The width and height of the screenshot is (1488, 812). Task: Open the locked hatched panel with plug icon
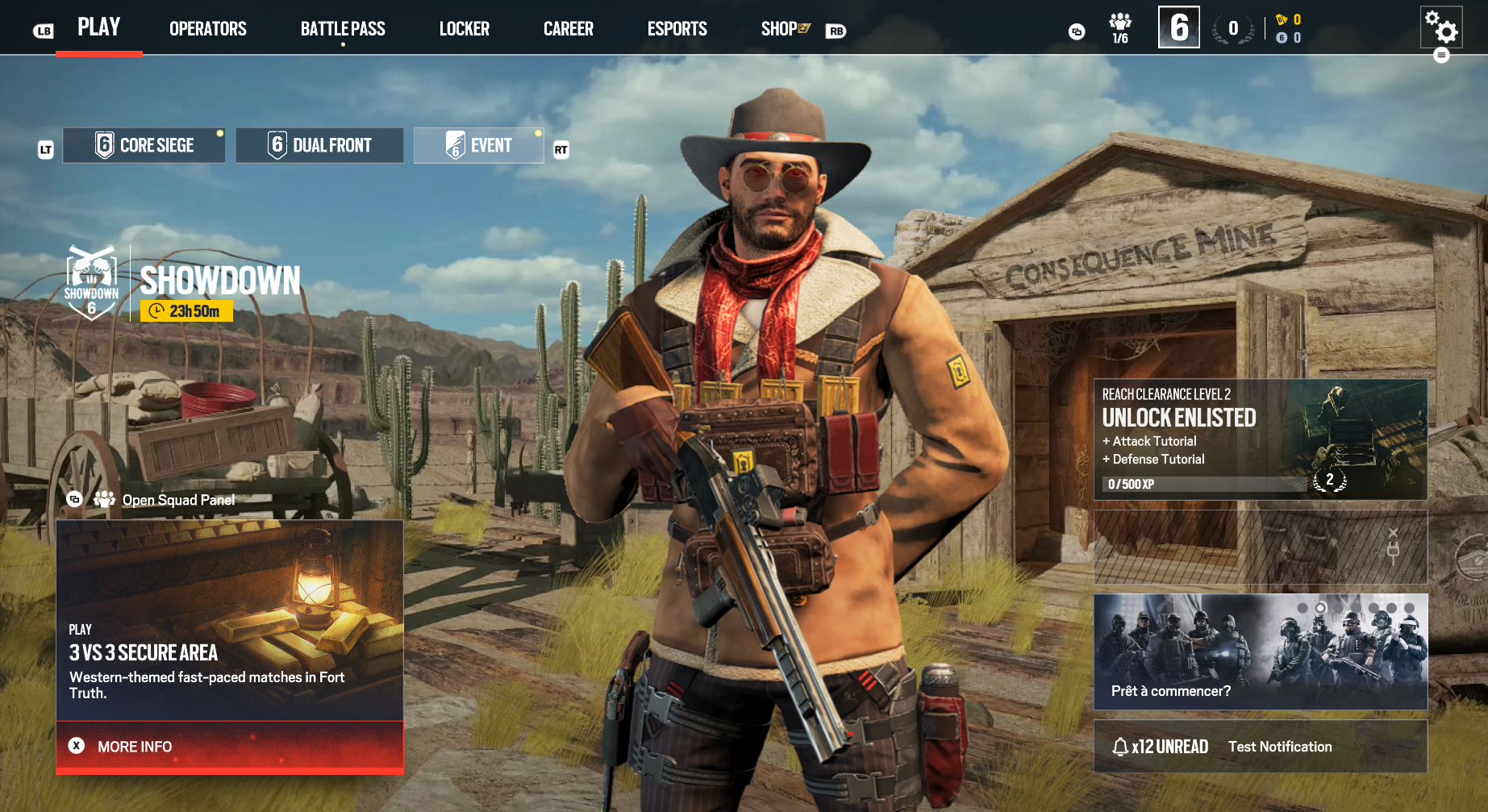(1260, 547)
